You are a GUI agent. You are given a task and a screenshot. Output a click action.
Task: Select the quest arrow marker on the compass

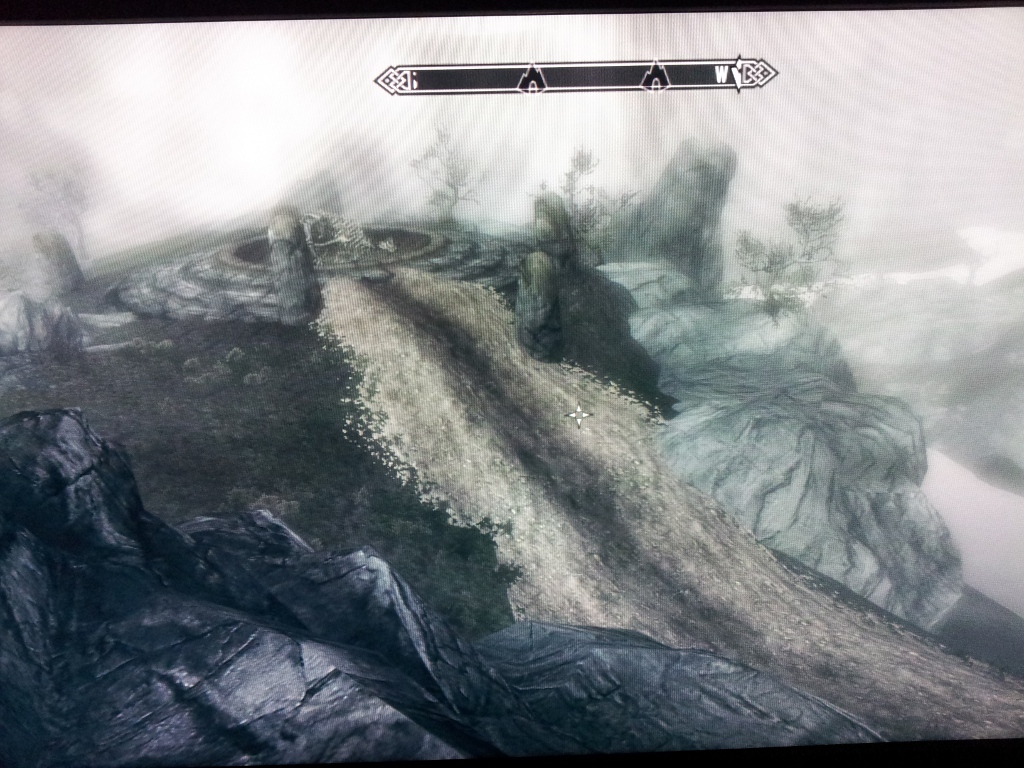739,75
